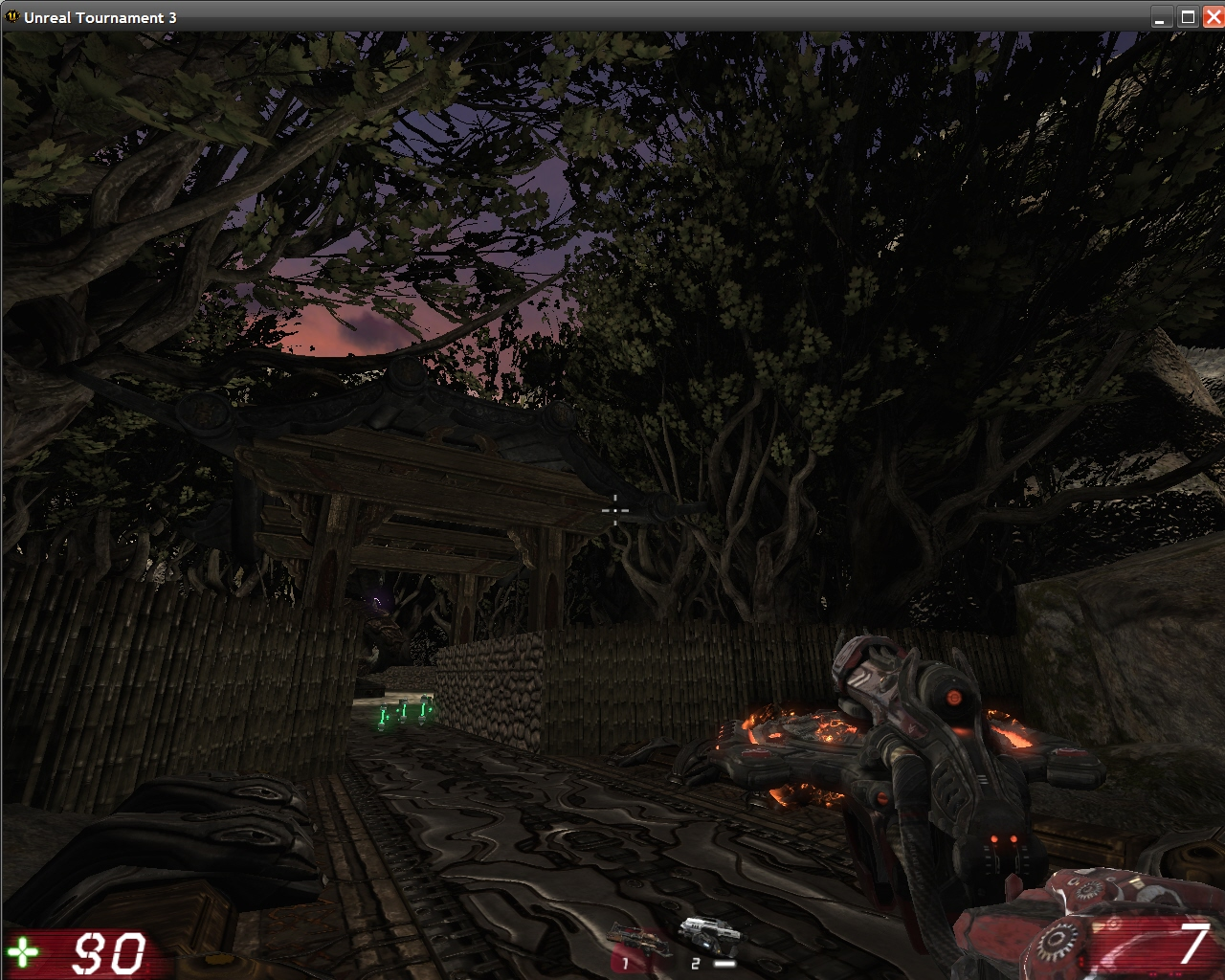Click the number 1 weapon slot label
1225x980 pixels.
click(625, 963)
